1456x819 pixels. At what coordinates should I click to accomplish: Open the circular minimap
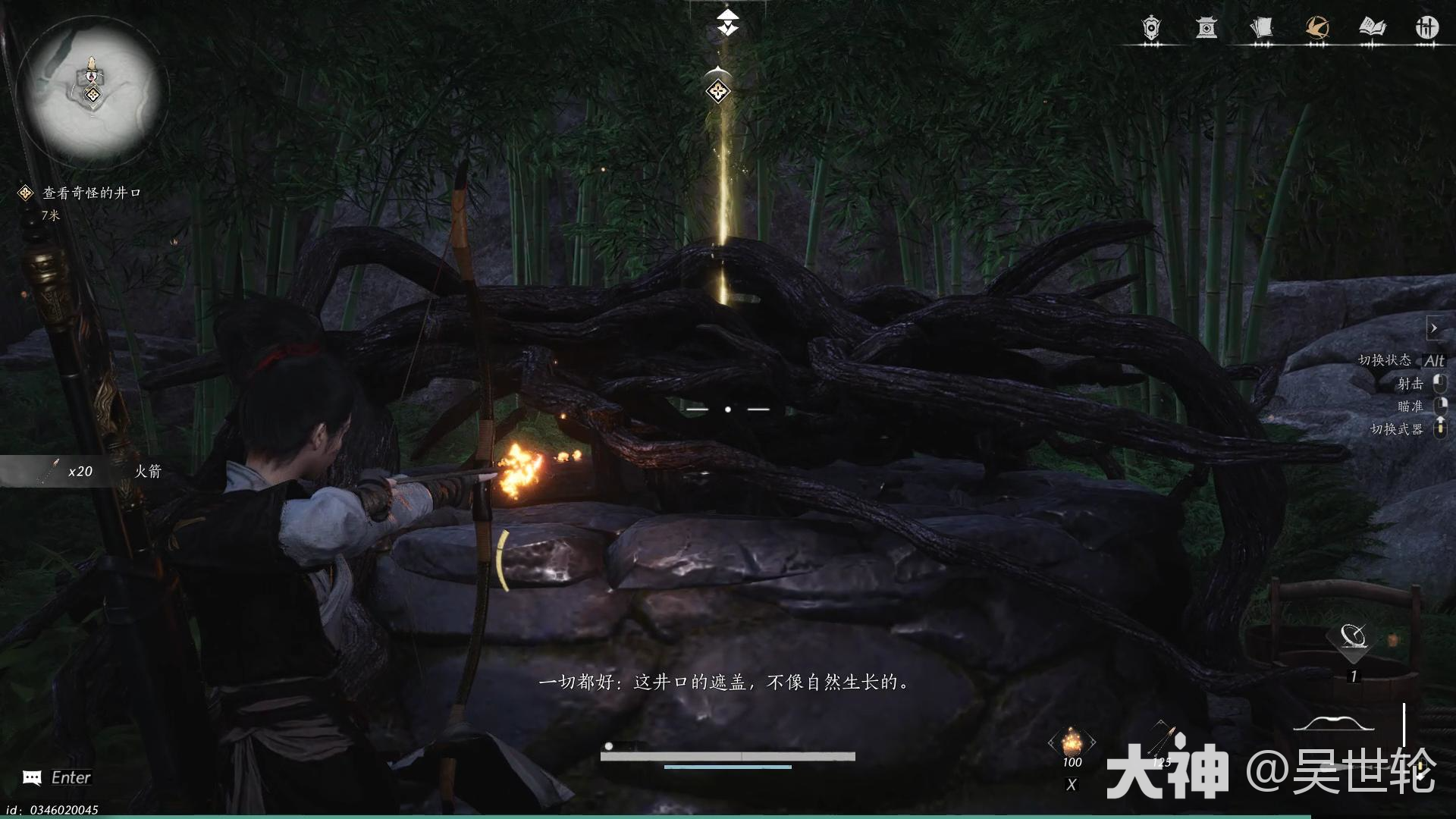click(x=89, y=88)
